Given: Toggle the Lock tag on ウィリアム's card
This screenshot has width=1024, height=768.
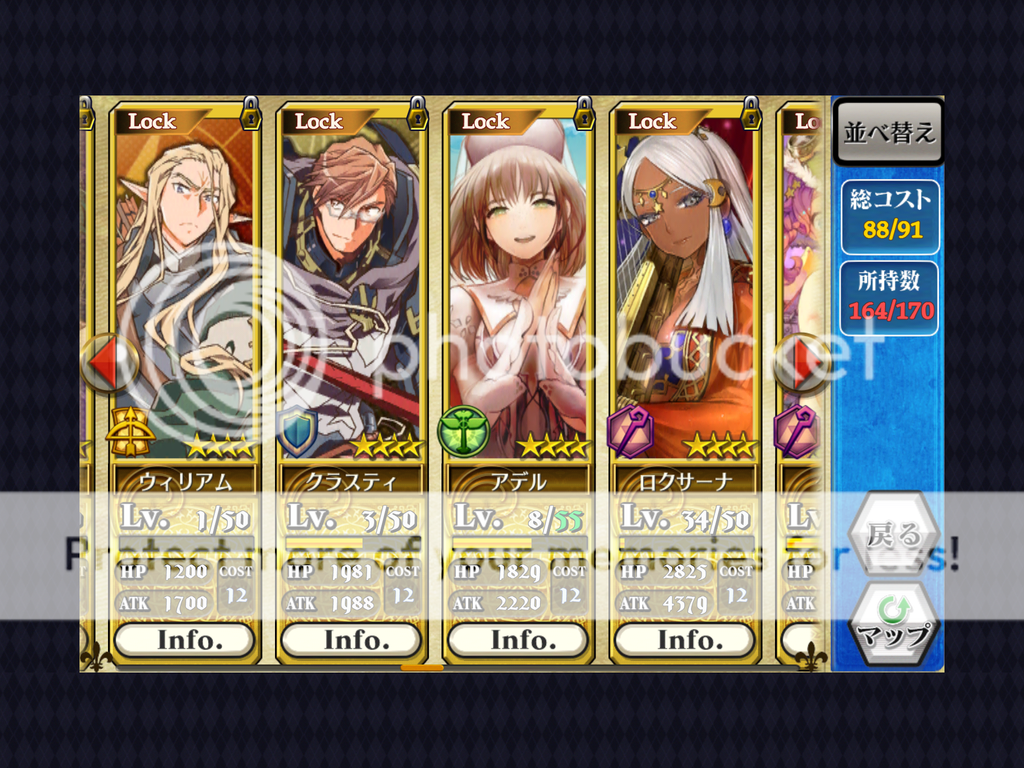Looking at the screenshot, I should click(153, 122).
